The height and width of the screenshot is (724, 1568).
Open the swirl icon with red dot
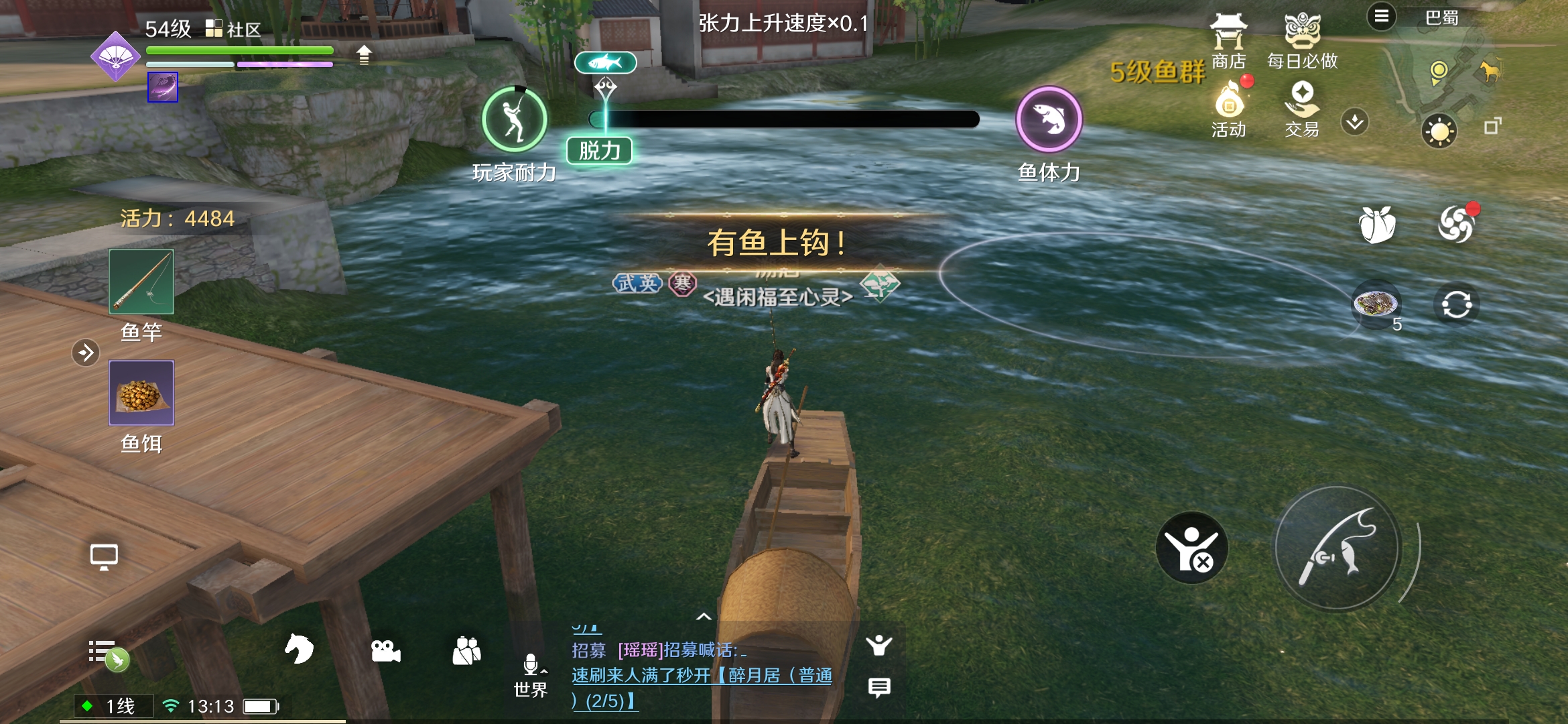(1455, 224)
